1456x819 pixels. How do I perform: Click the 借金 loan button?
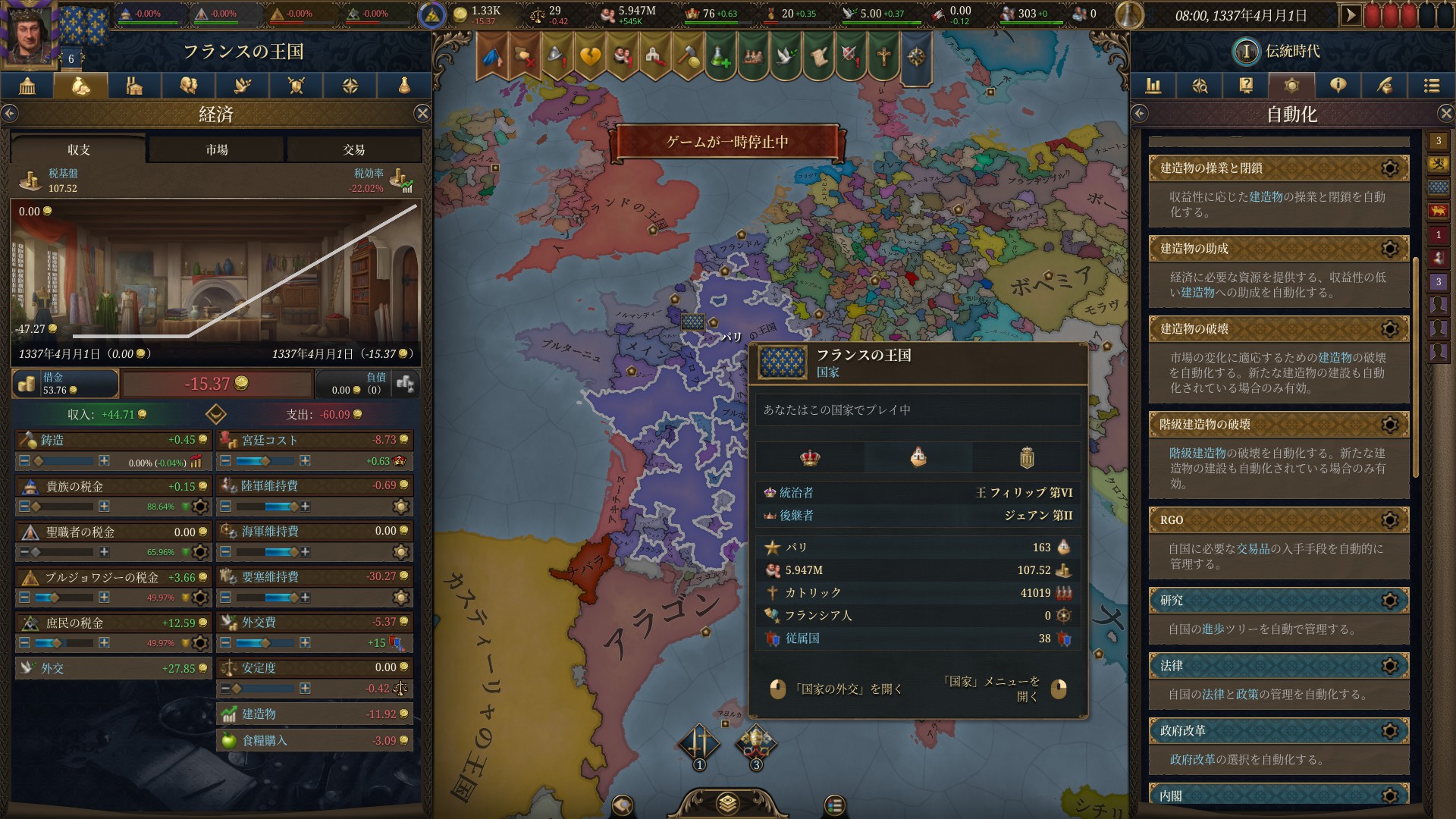coord(64,384)
